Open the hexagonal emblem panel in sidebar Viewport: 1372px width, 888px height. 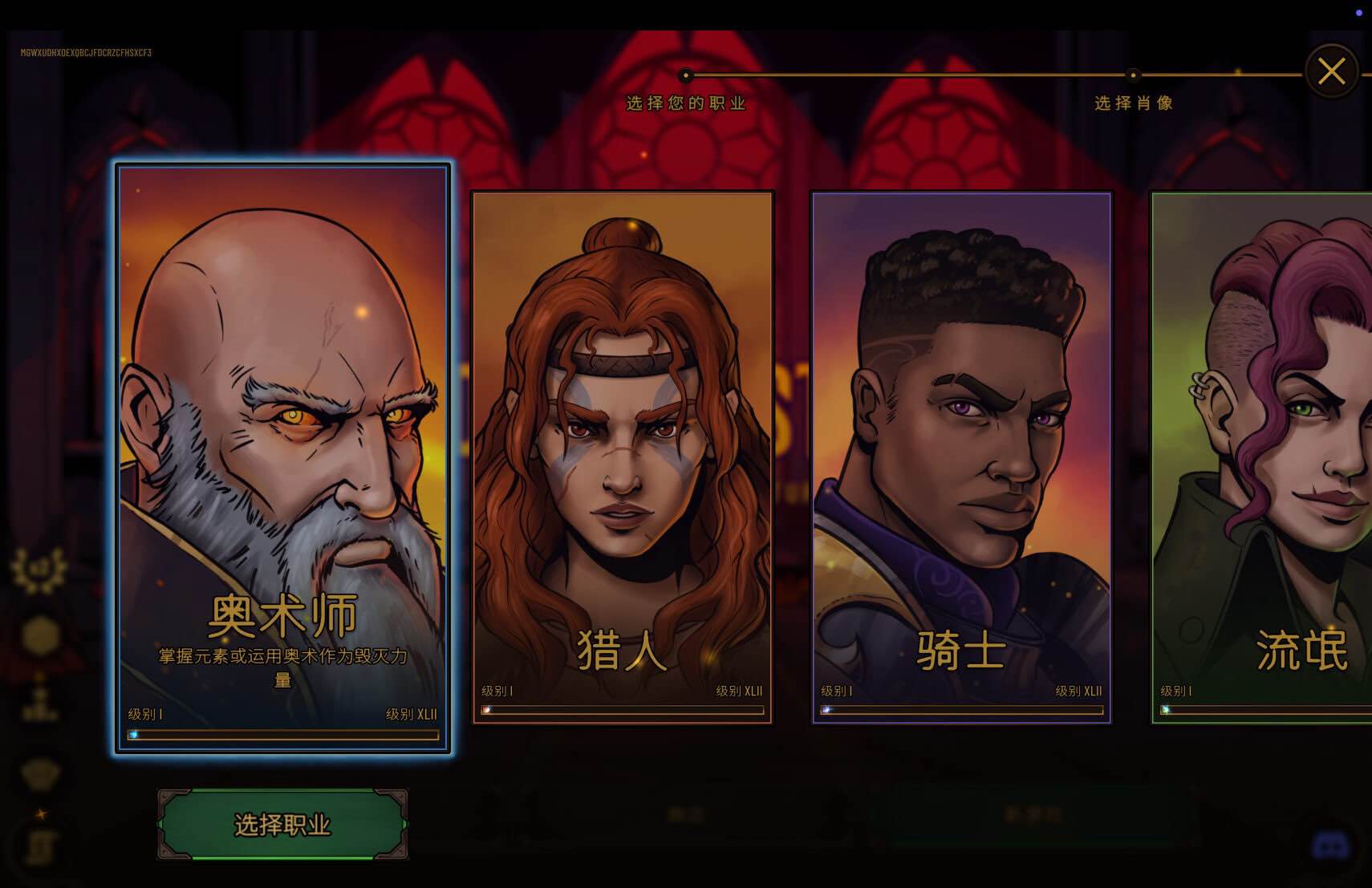tap(39, 634)
